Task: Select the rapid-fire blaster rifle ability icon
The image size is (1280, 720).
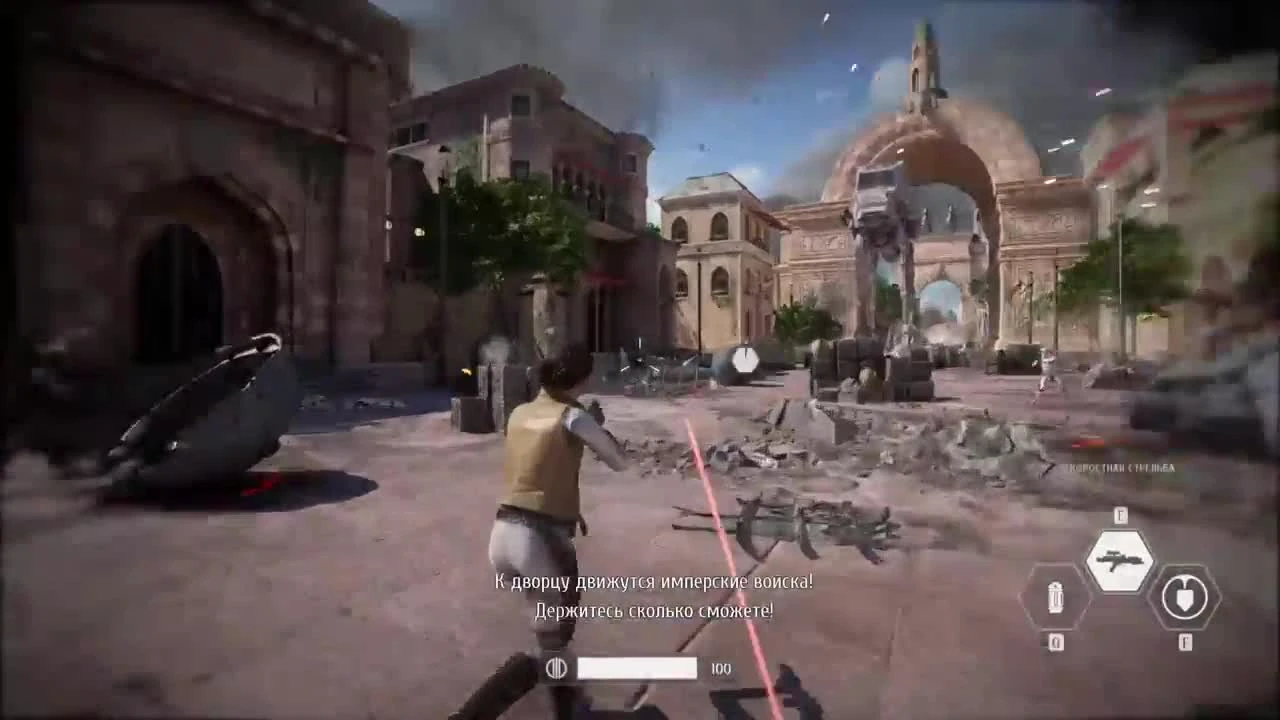Action: pyautogui.click(x=1120, y=558)
